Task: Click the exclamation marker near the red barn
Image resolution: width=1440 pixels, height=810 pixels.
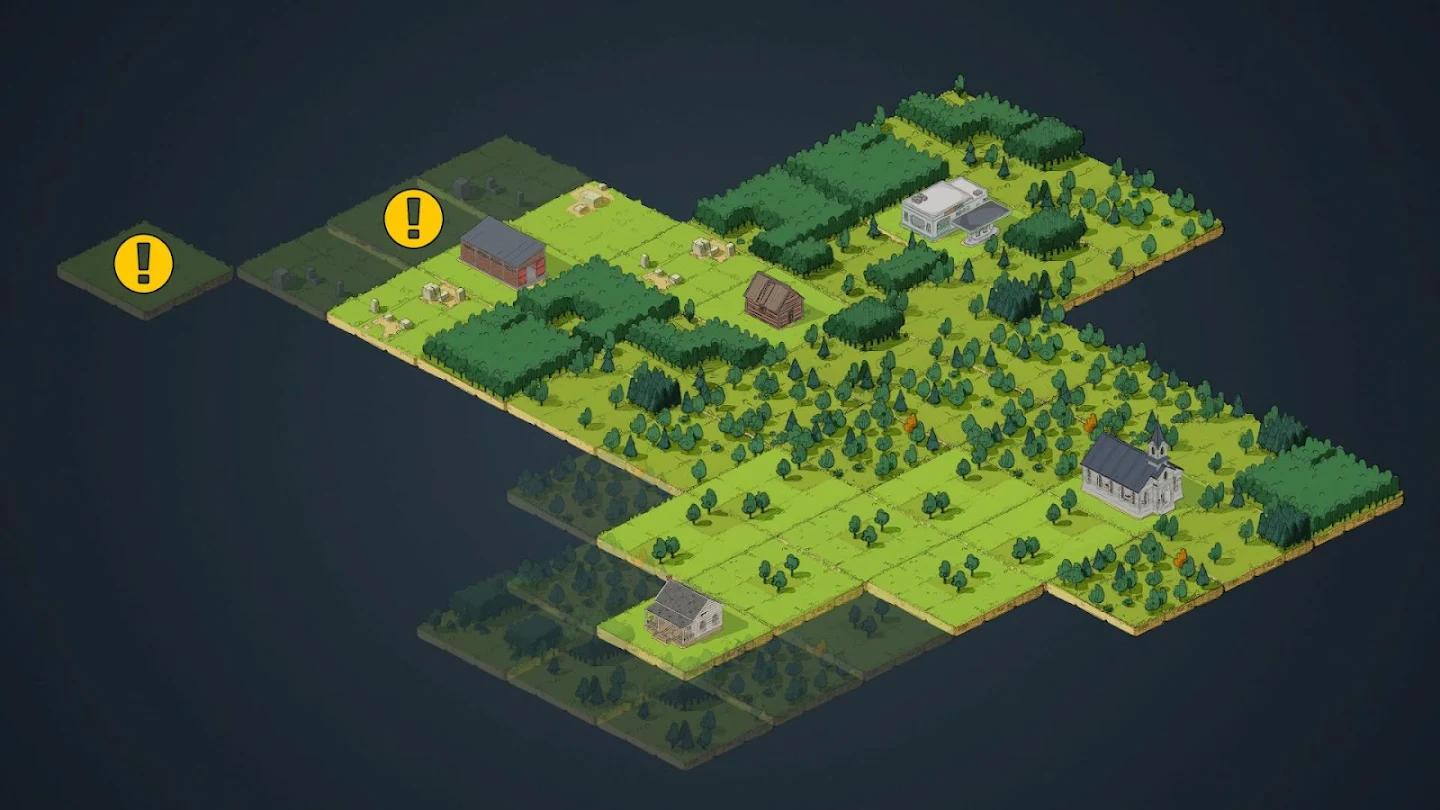Action: pos(411,219)
